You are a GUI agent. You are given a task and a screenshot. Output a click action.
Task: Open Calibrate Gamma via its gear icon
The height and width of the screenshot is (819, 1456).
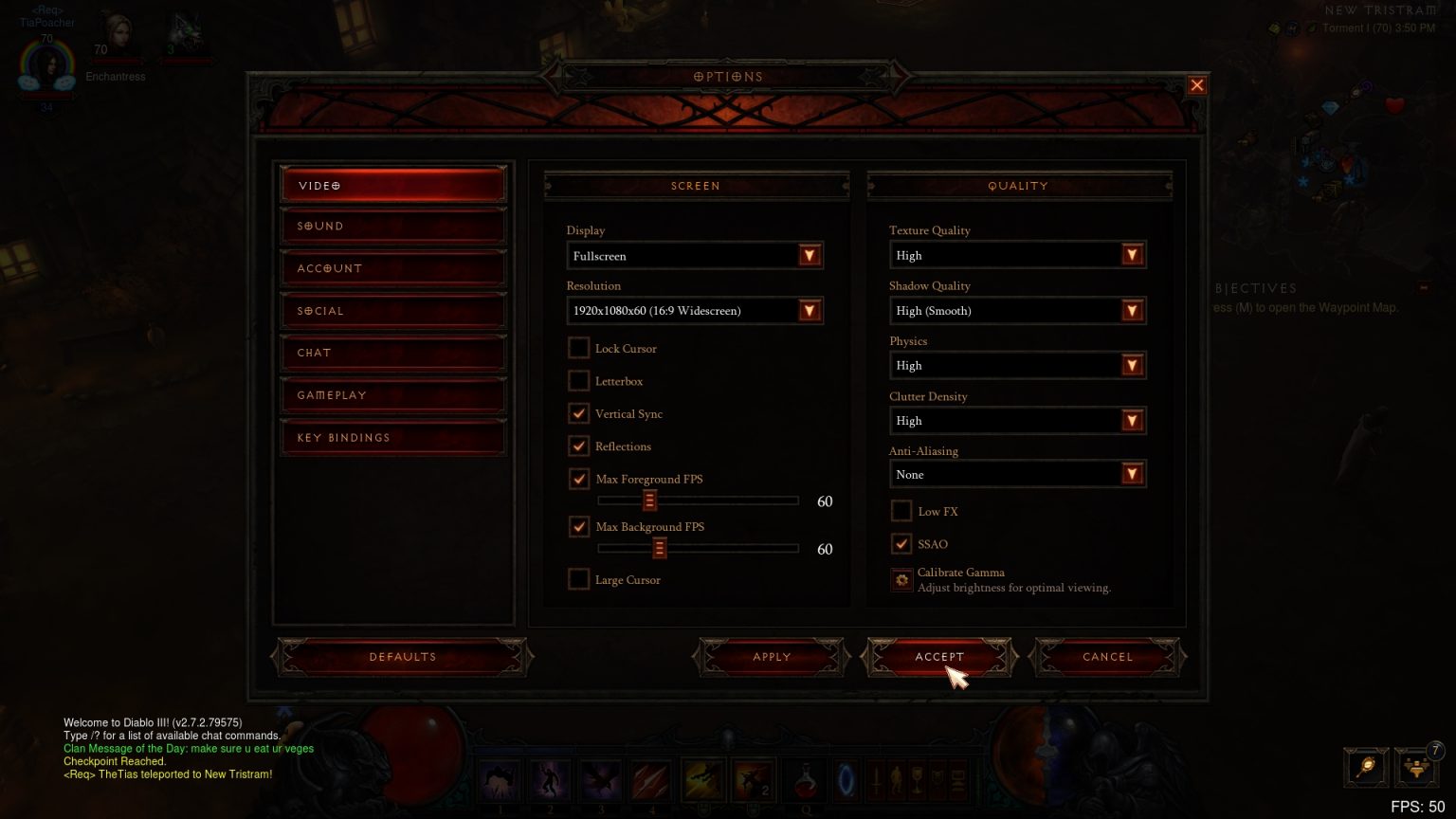tap(901, 579)
